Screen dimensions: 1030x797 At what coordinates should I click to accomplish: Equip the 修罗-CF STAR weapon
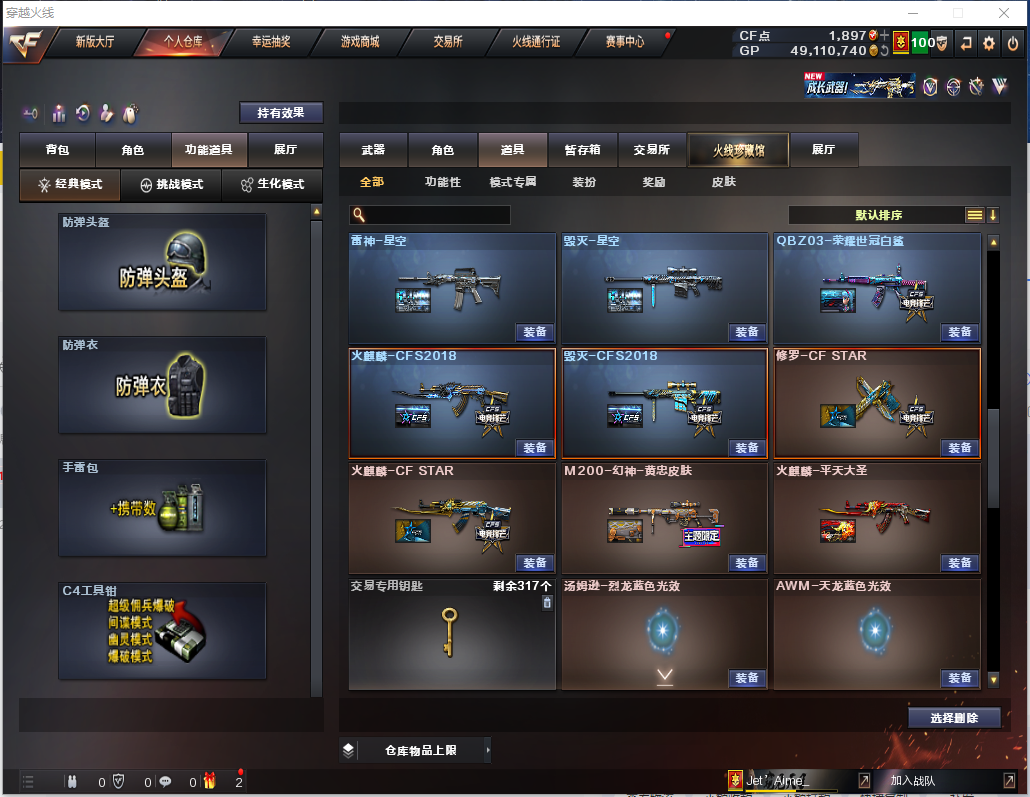coord(959,447)
